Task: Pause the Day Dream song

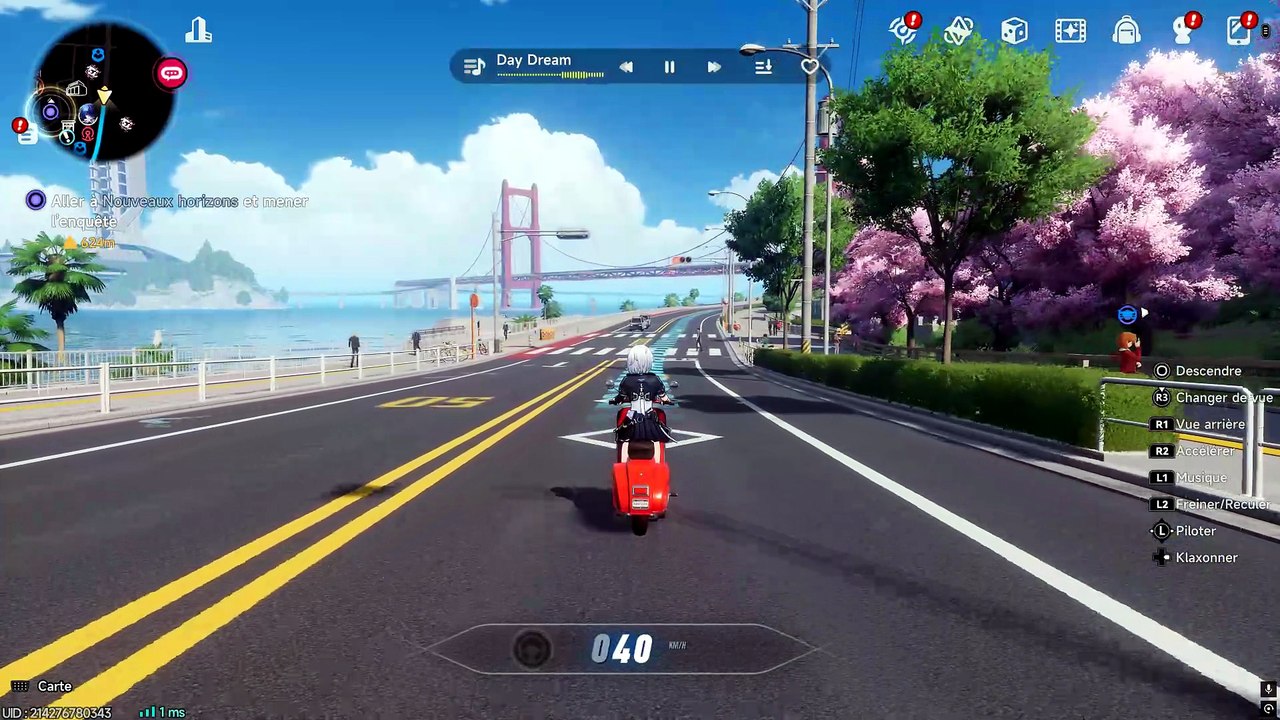Action: (x=669, y=67)
